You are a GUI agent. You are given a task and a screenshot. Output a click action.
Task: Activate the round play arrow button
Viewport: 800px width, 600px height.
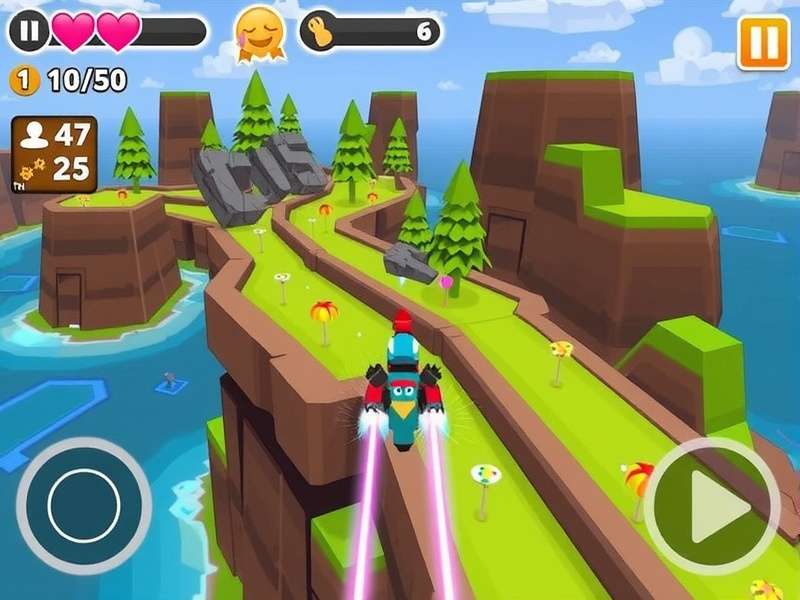tap(712, 504)
